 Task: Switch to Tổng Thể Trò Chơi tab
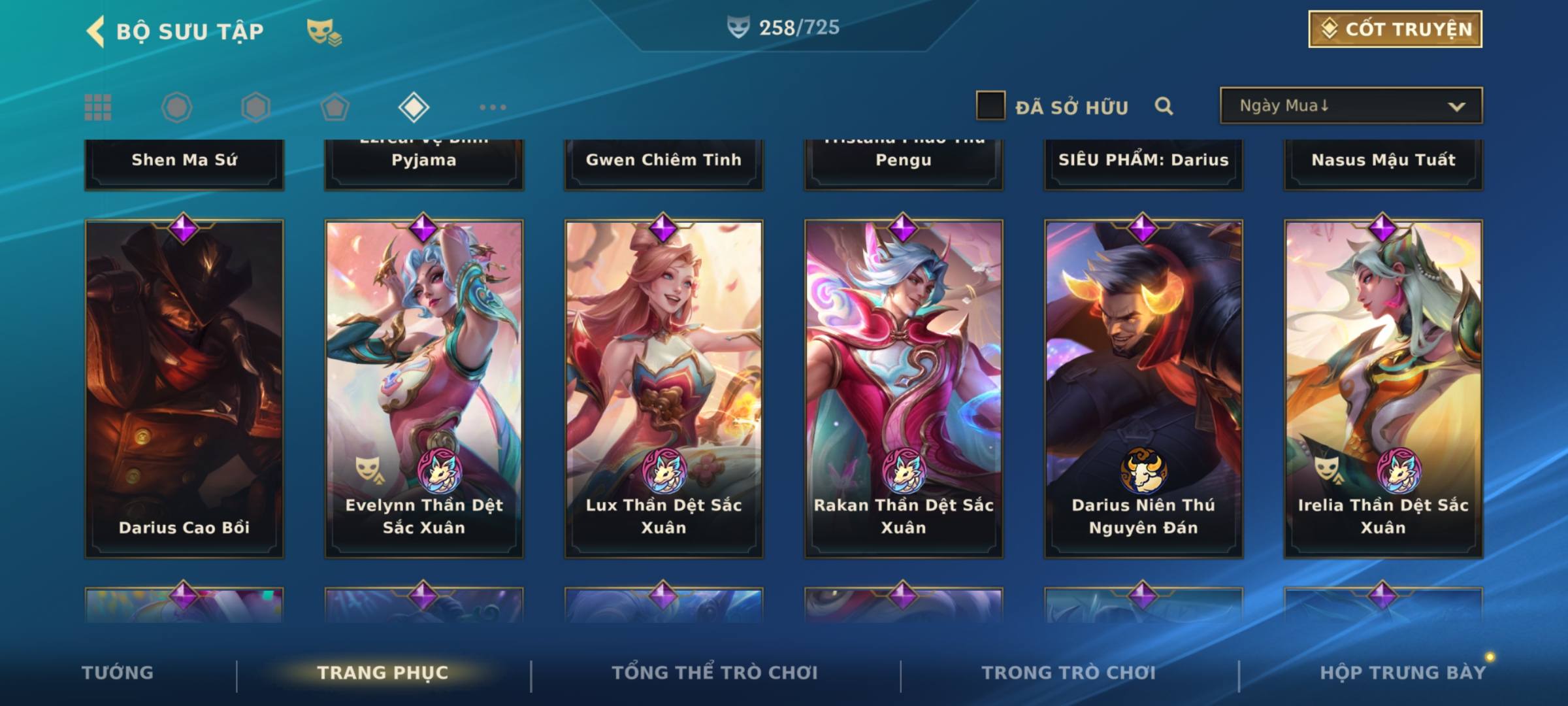click(x=715, y=673)
